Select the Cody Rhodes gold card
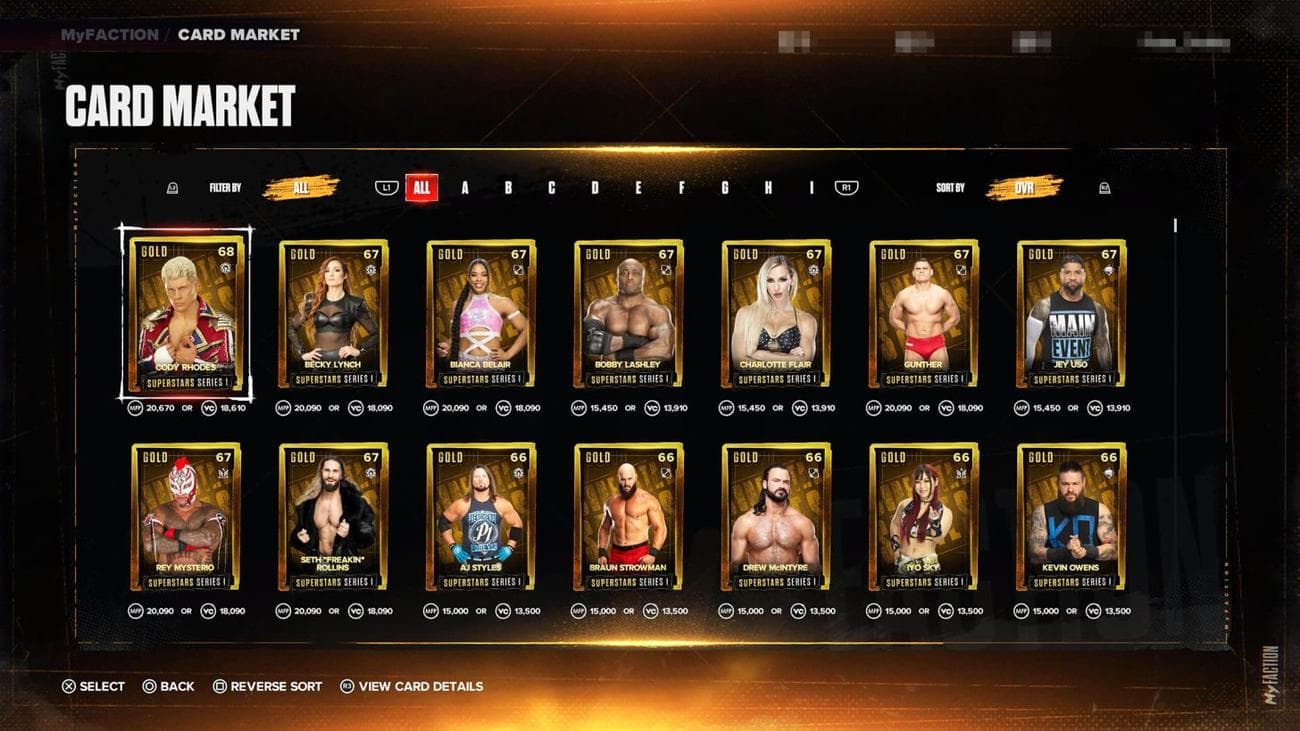The width and height of the screenshot is (1300, 731). click(185, 313)
